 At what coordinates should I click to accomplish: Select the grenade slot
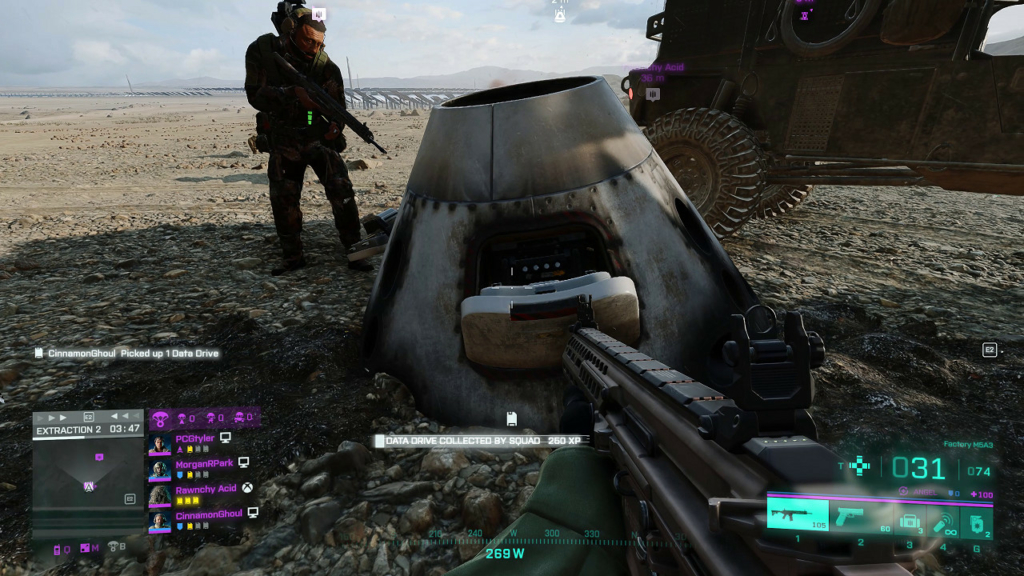point(976,518)
